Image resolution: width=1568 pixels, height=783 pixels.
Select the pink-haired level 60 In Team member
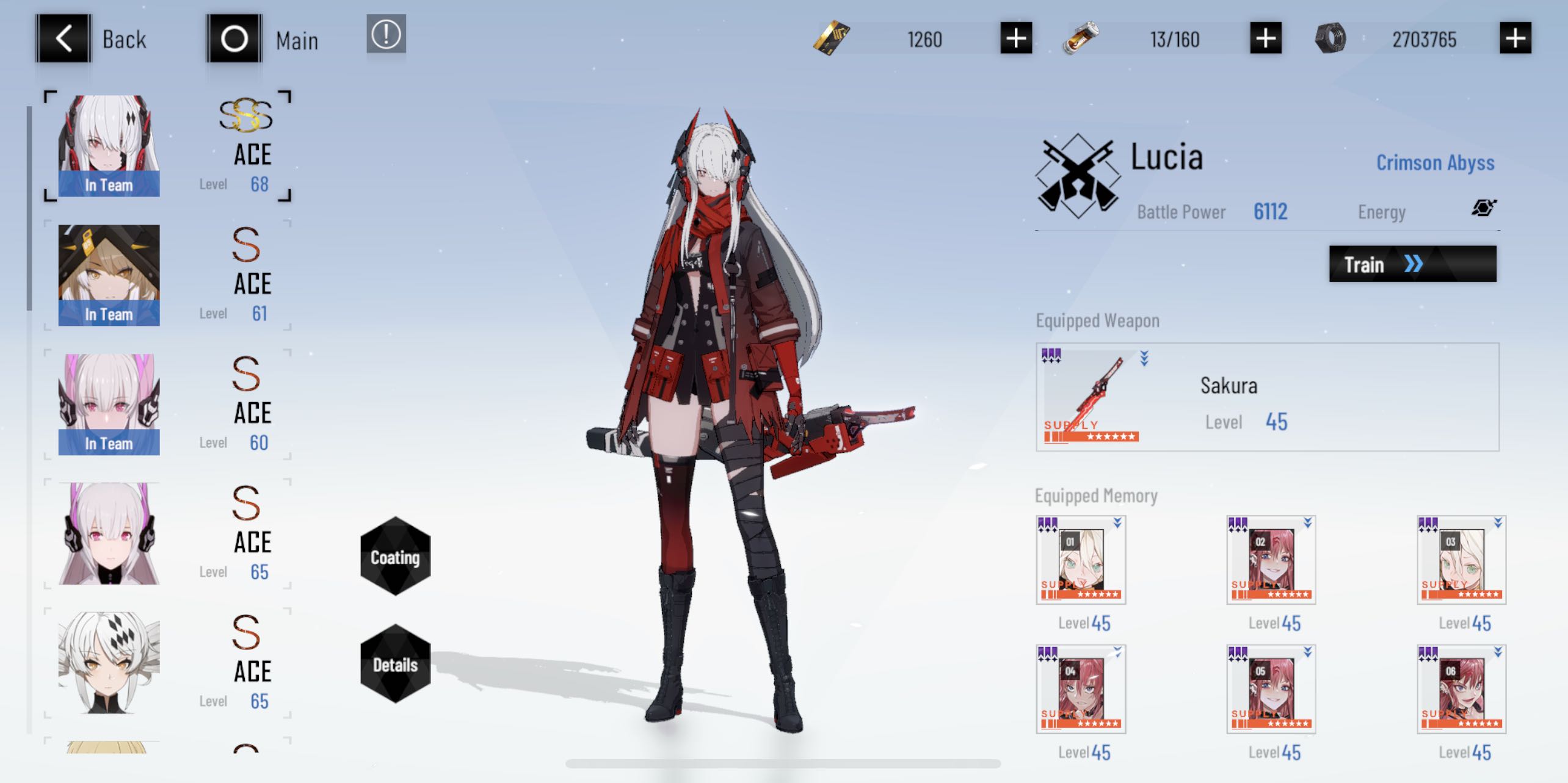(109, 403)
